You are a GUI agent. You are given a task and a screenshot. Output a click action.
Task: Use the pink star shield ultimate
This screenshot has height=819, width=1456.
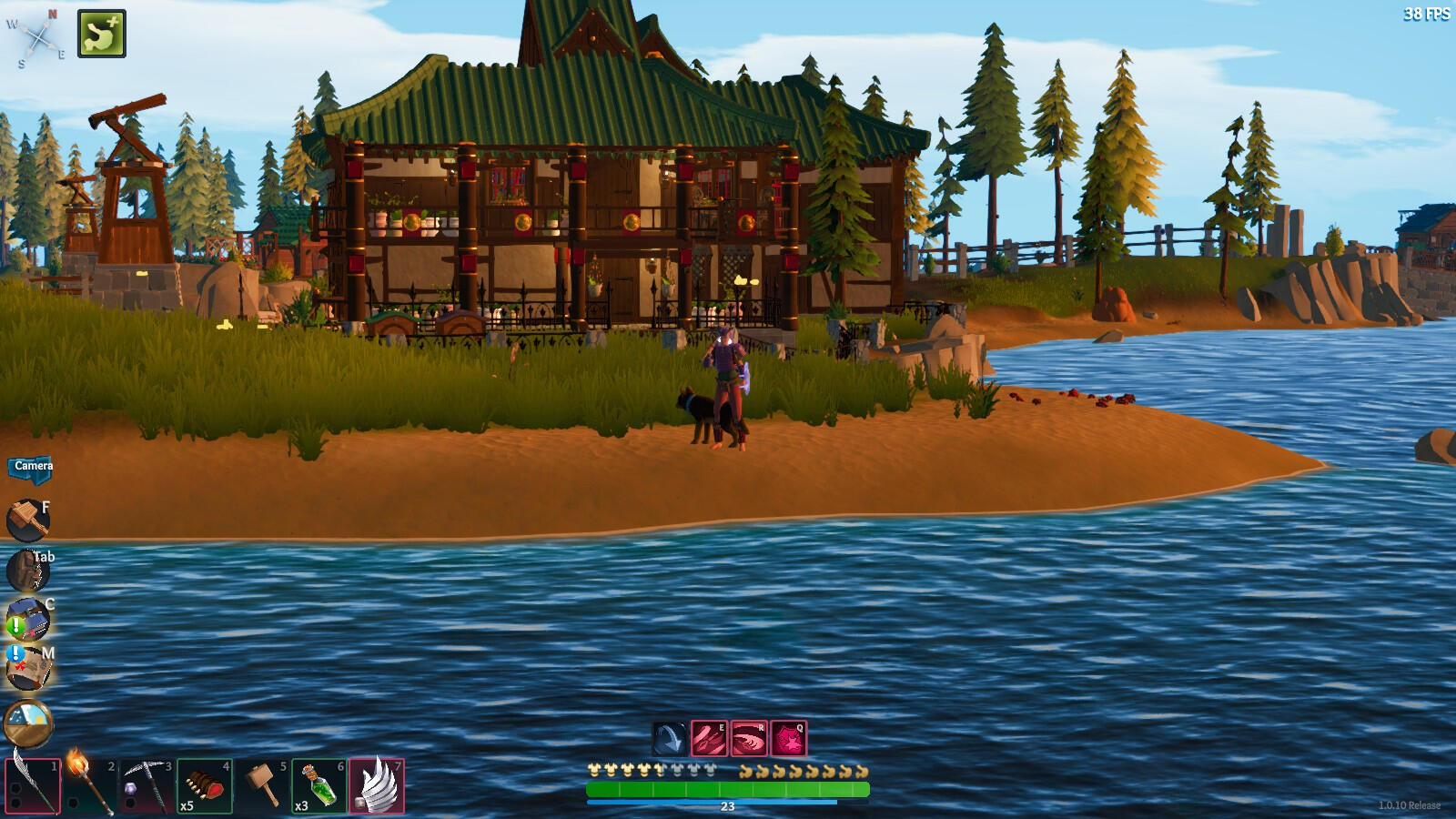coord(789,739)
